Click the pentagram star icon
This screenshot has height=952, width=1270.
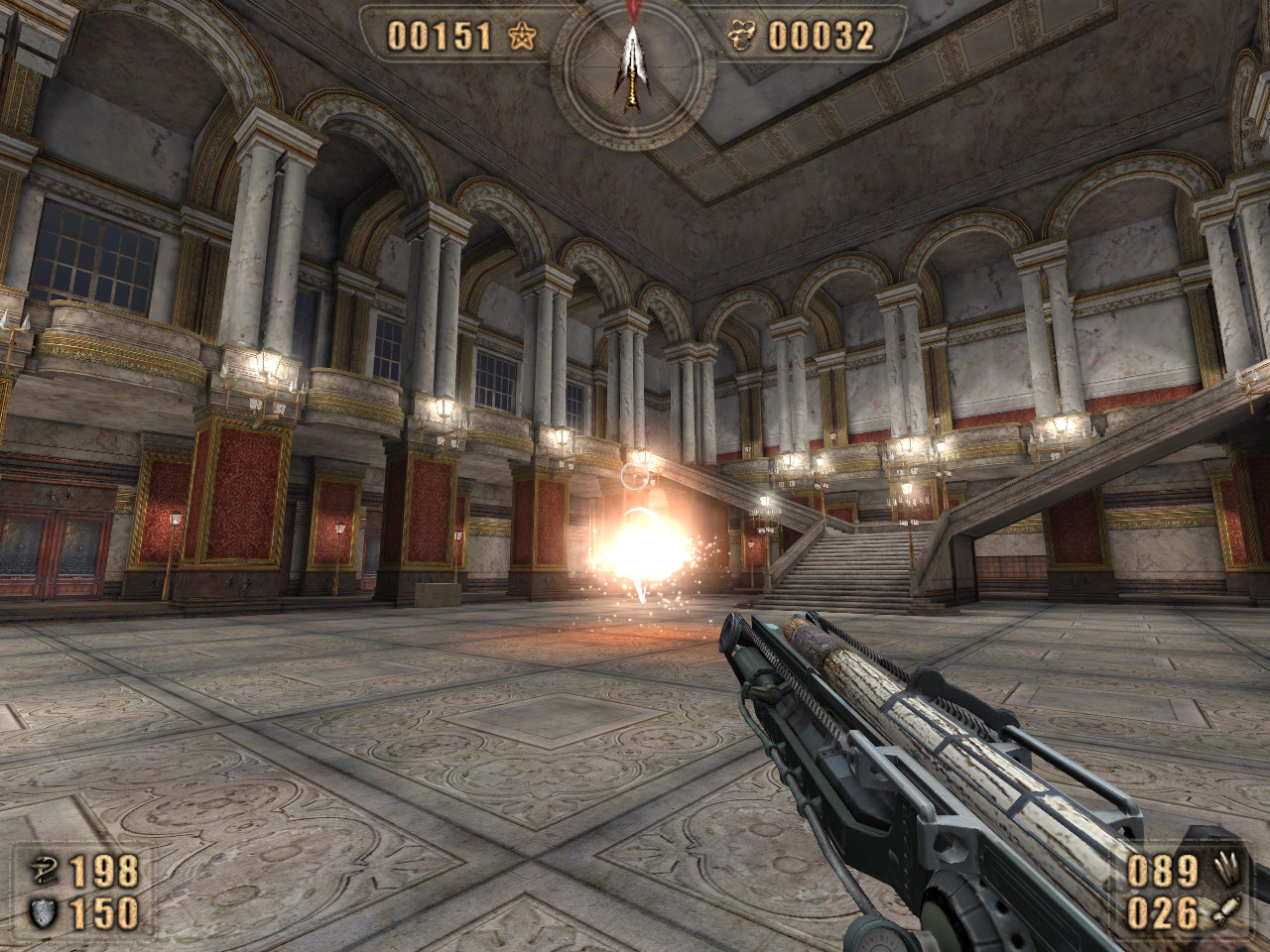(x=522, y=37)
